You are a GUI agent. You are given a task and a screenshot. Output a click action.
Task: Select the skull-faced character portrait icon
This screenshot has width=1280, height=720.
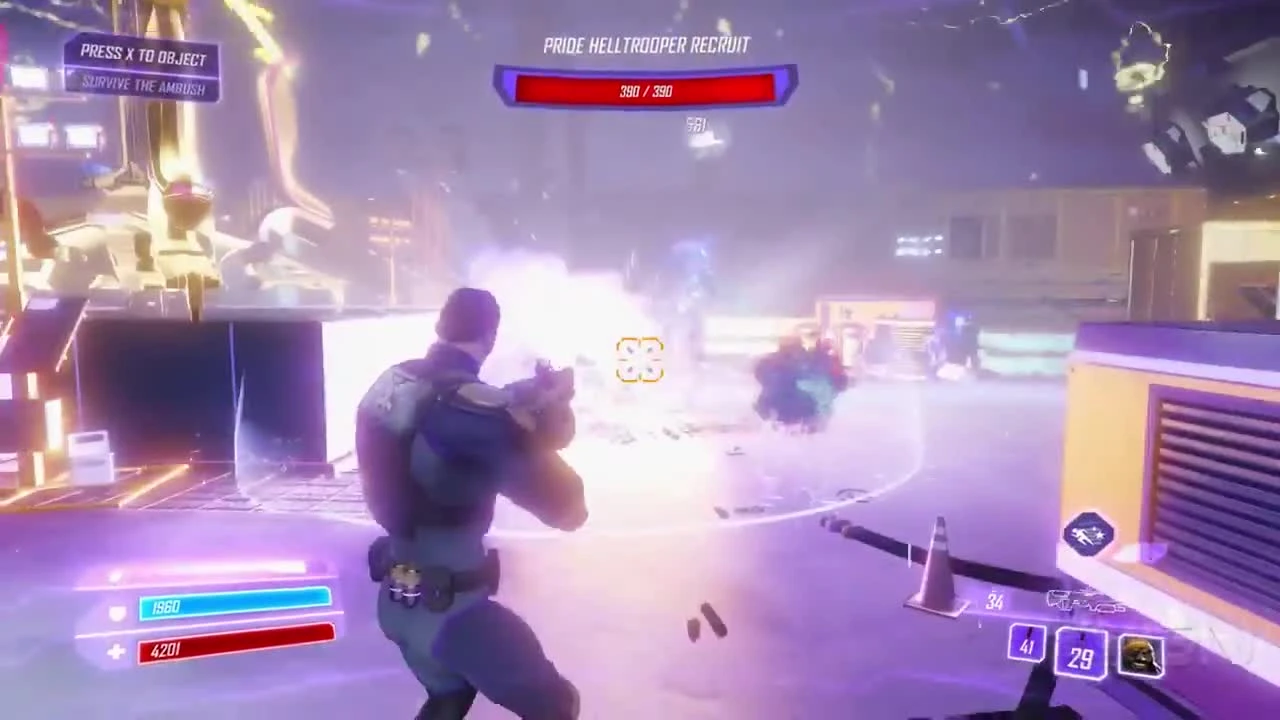pyautogui.click(x=1140, y=652)
